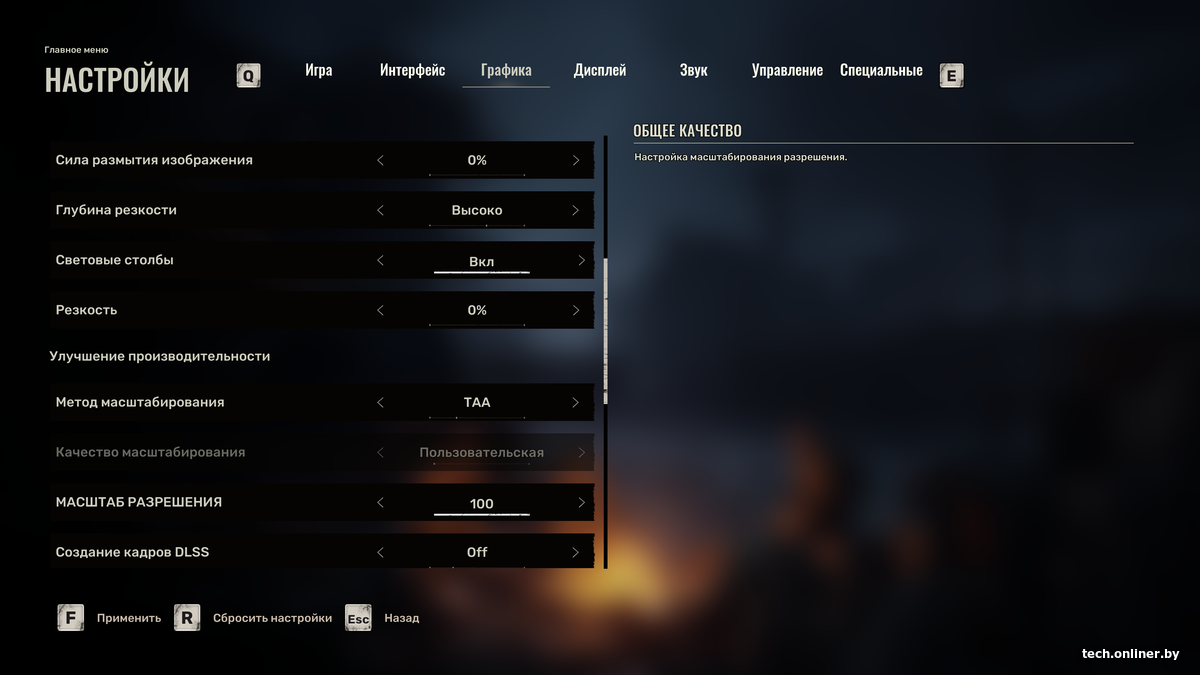Change Метод масштабирования with right arrow
This screenshot has width=1200, height=675.
(x=576, y=402)
